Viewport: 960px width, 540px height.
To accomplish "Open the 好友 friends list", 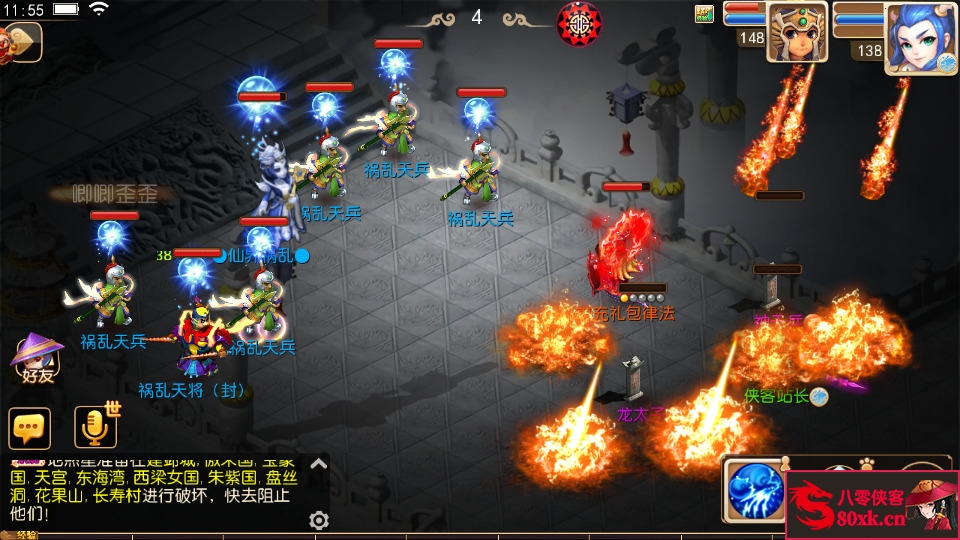I will pos(36,360).
